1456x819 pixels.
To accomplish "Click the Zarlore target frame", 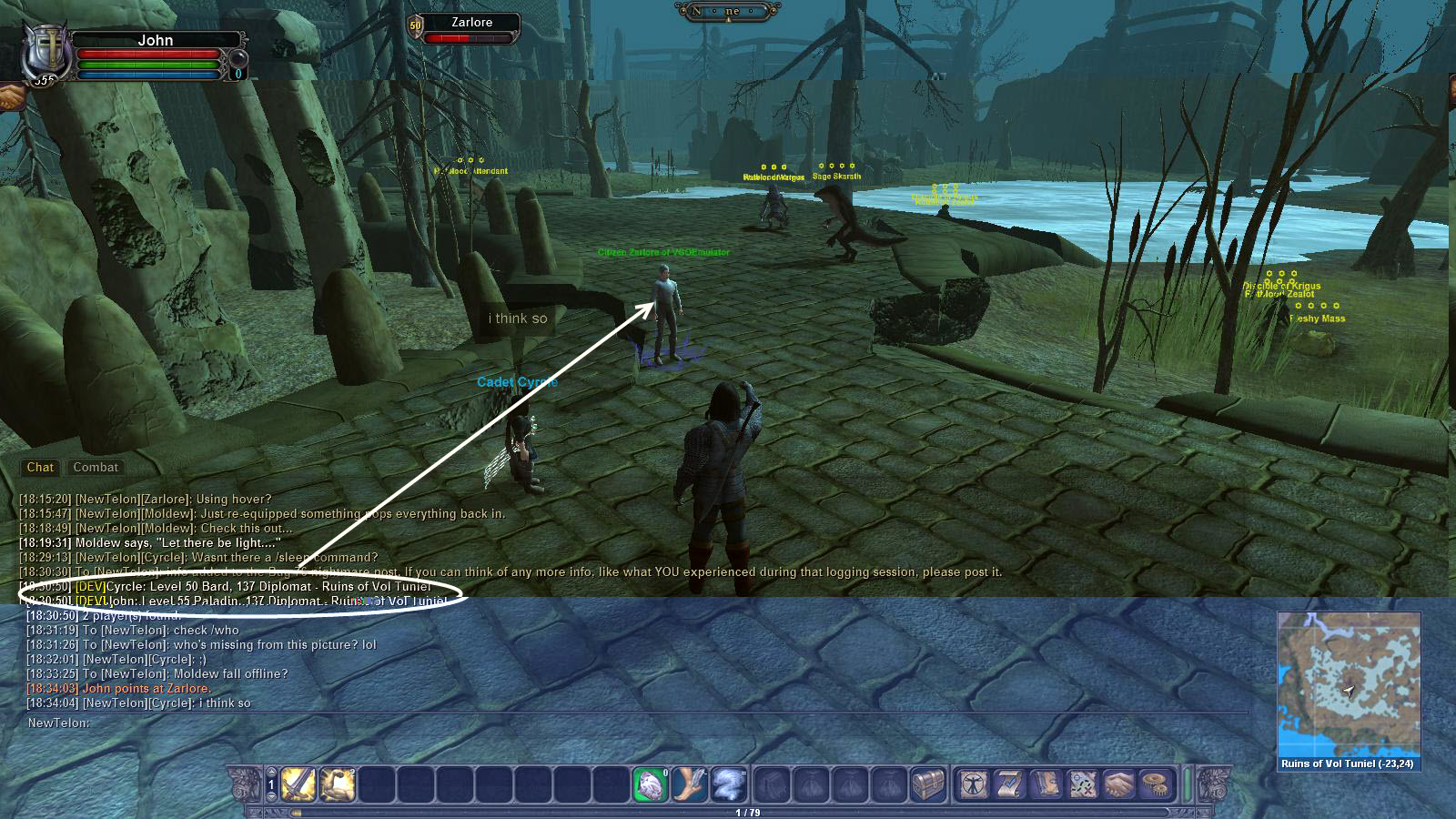I will point(471,27).
